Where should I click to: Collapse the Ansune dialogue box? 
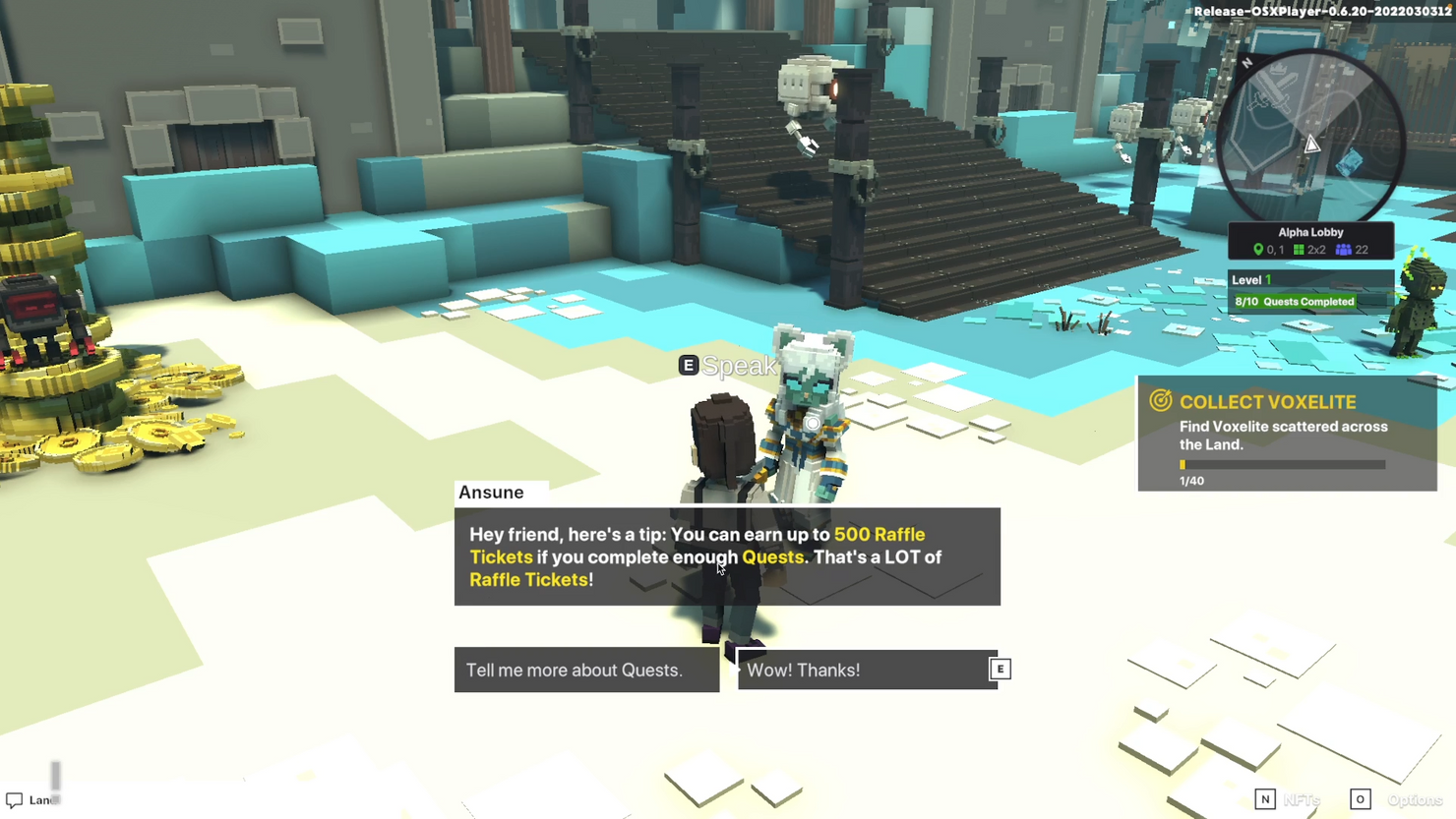point(726,556)
